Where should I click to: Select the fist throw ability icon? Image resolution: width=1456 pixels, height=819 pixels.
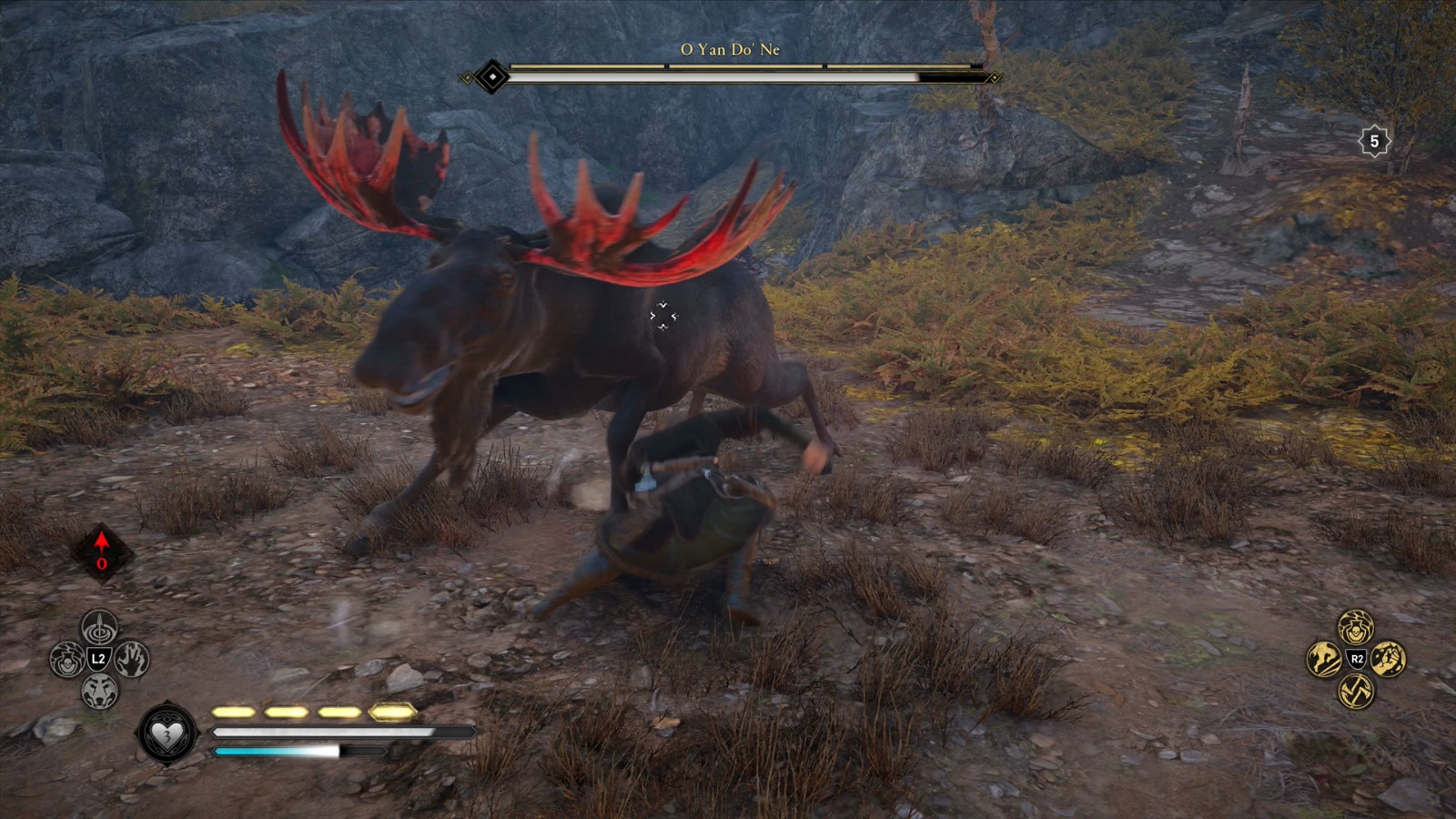(1388, 660)
